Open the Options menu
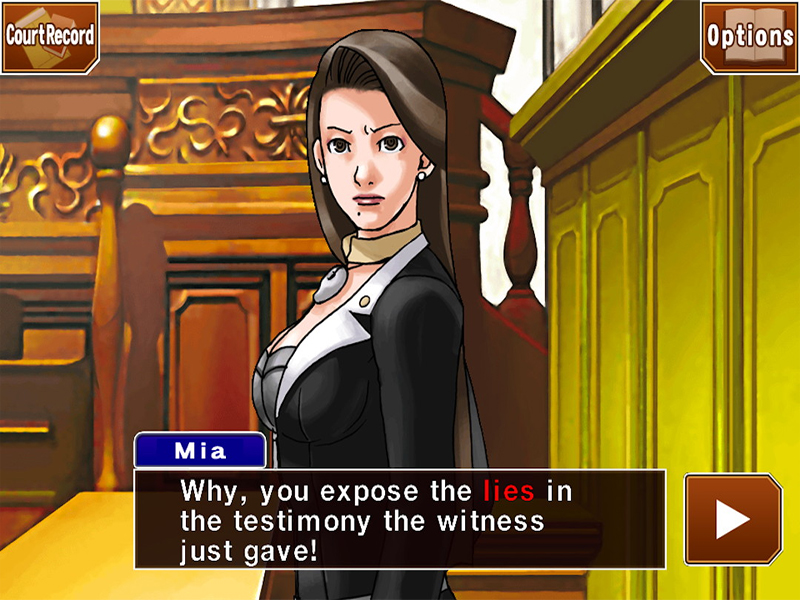 pos(749,36)
